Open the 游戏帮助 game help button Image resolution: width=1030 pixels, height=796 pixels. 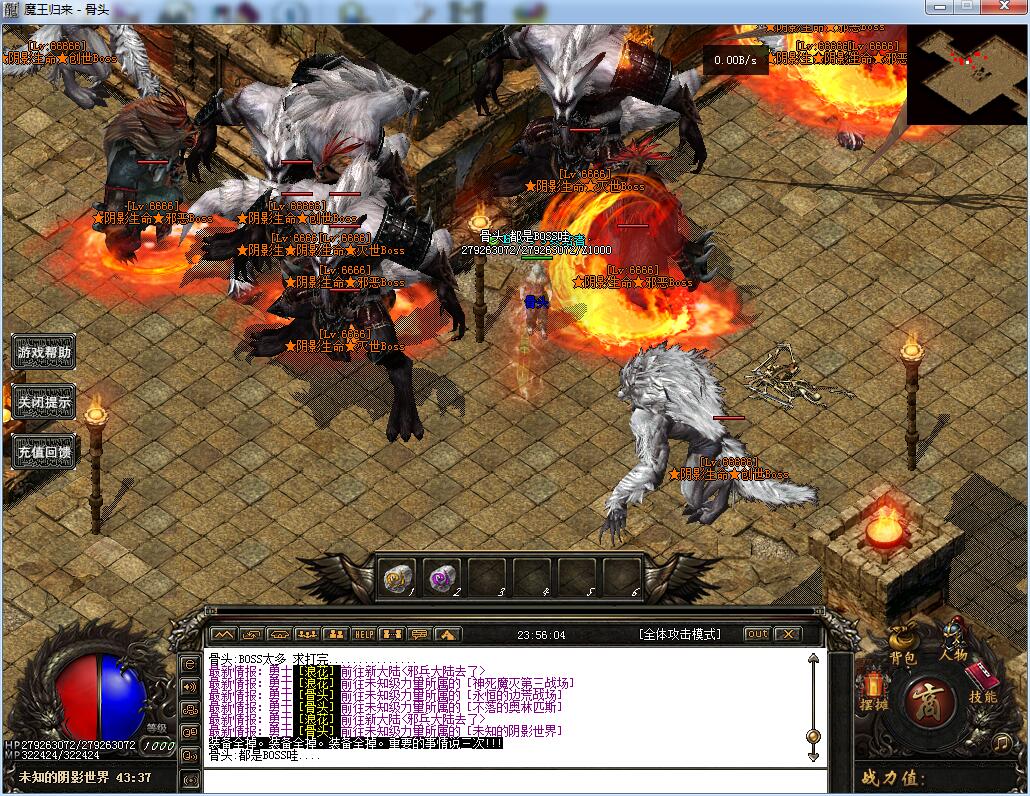tap(44, 352)
